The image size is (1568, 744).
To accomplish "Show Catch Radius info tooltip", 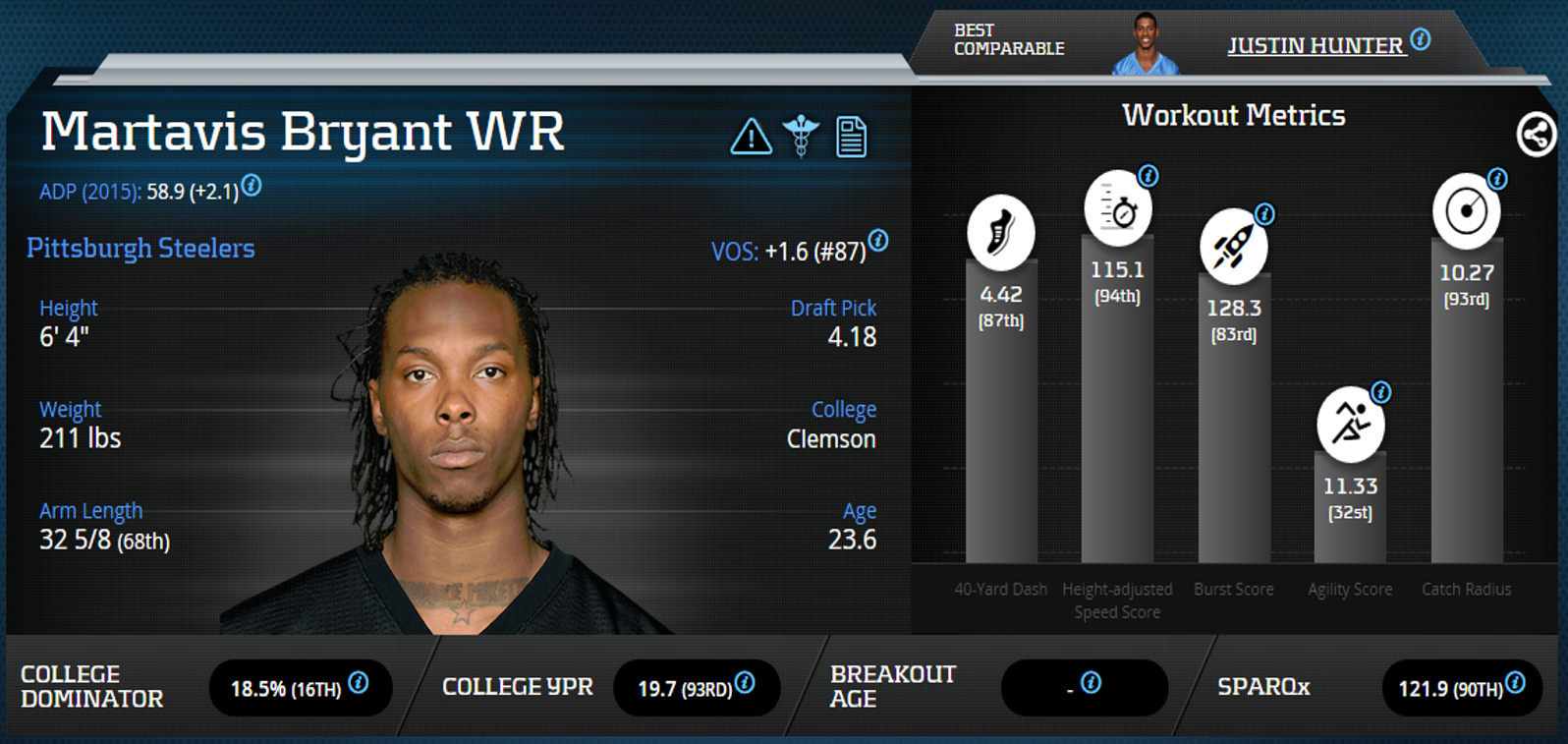I will click(x=1496, y=179).
